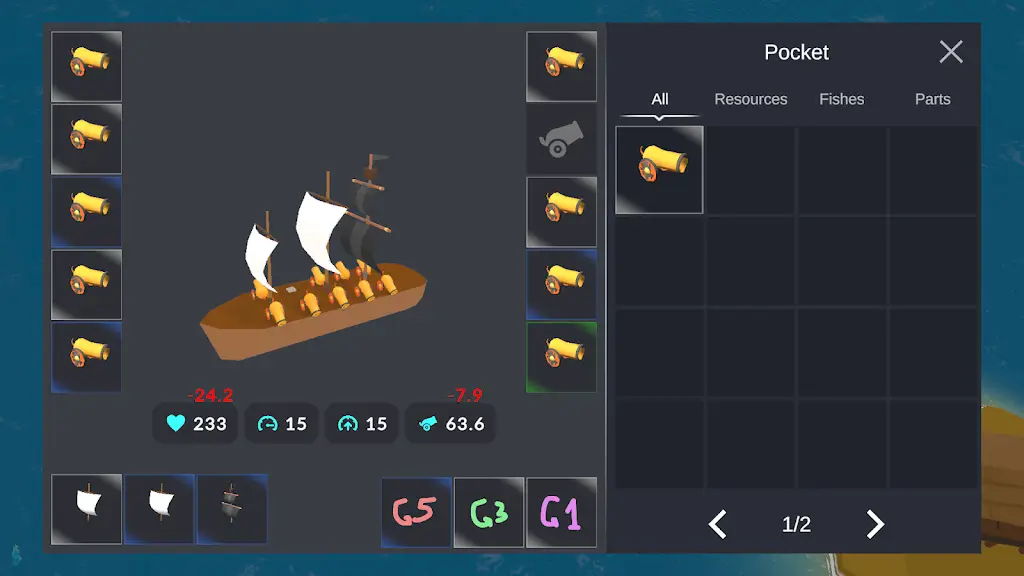The width and height of the screenshot is (1024, 576).
Task: Switch to the Resources tab
Action: pos(750,99)
